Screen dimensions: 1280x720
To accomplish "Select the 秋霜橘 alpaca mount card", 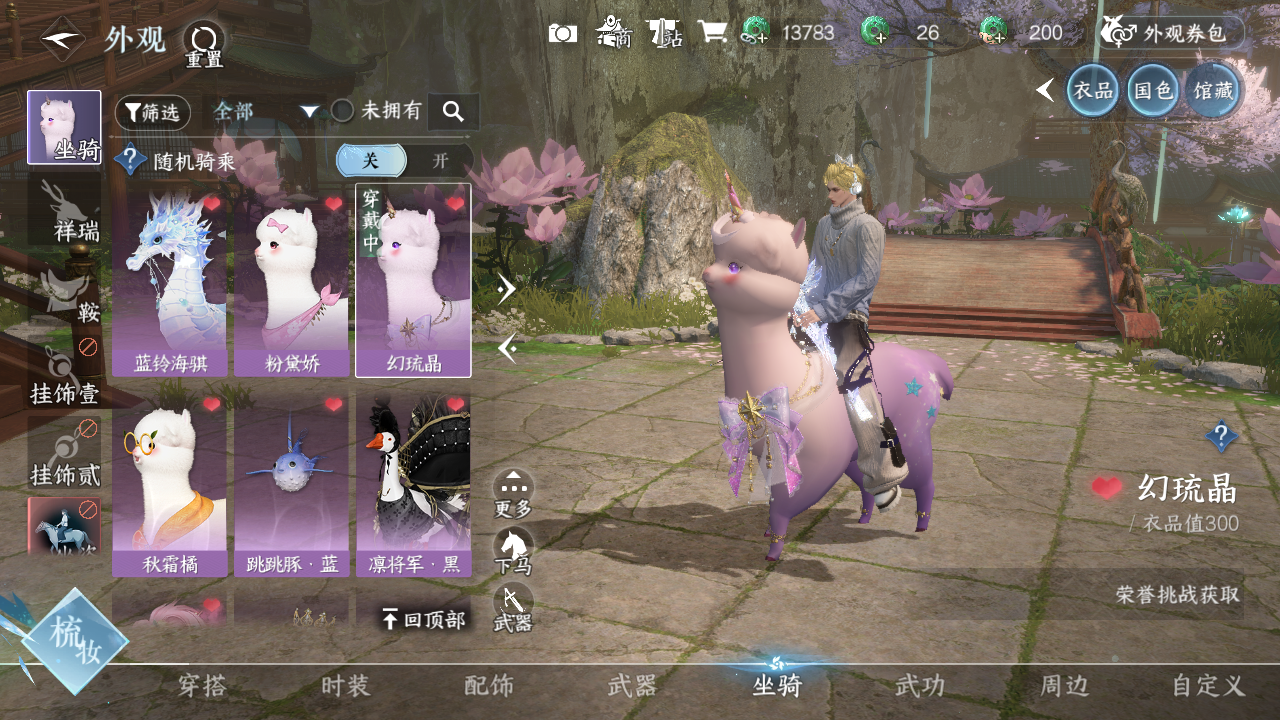I will (x=170, y=485).
